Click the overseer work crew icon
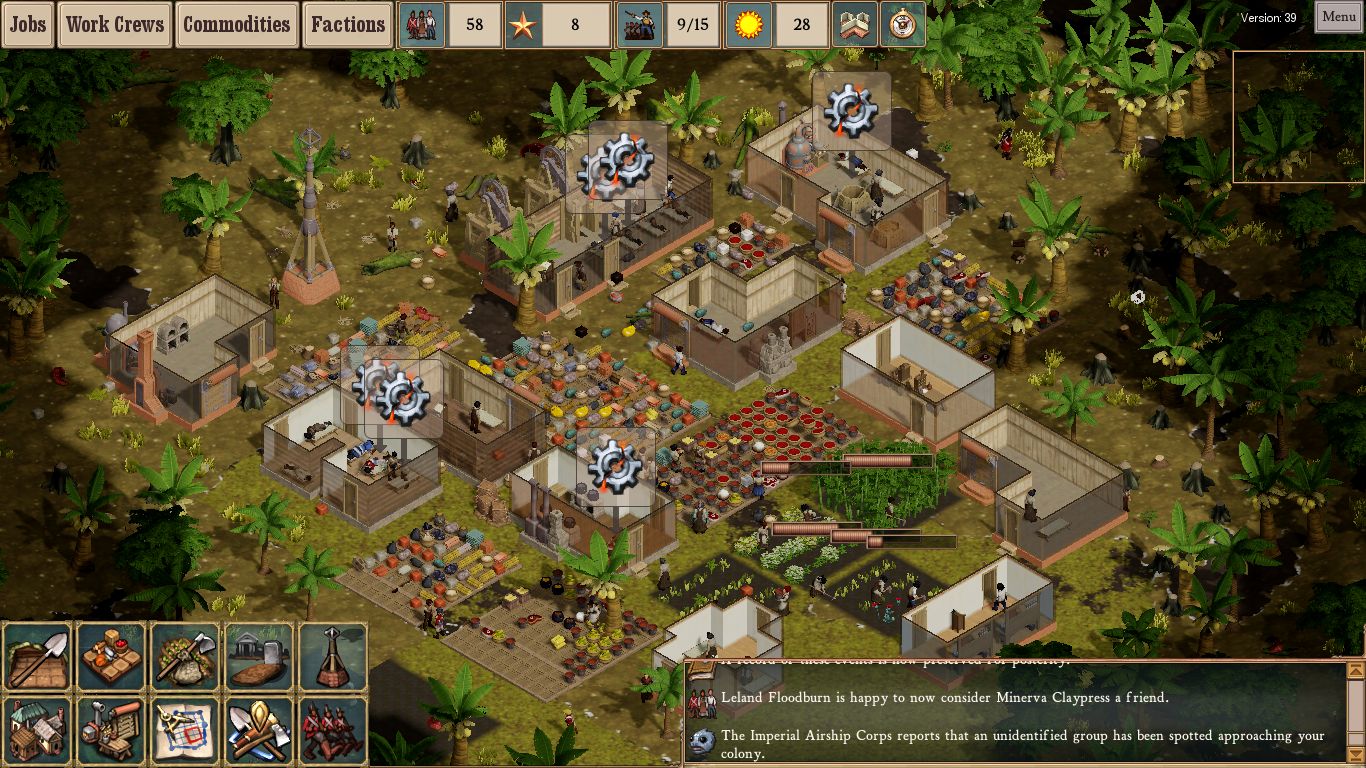This screenshot has height=768, width=1366. [640, 25]
